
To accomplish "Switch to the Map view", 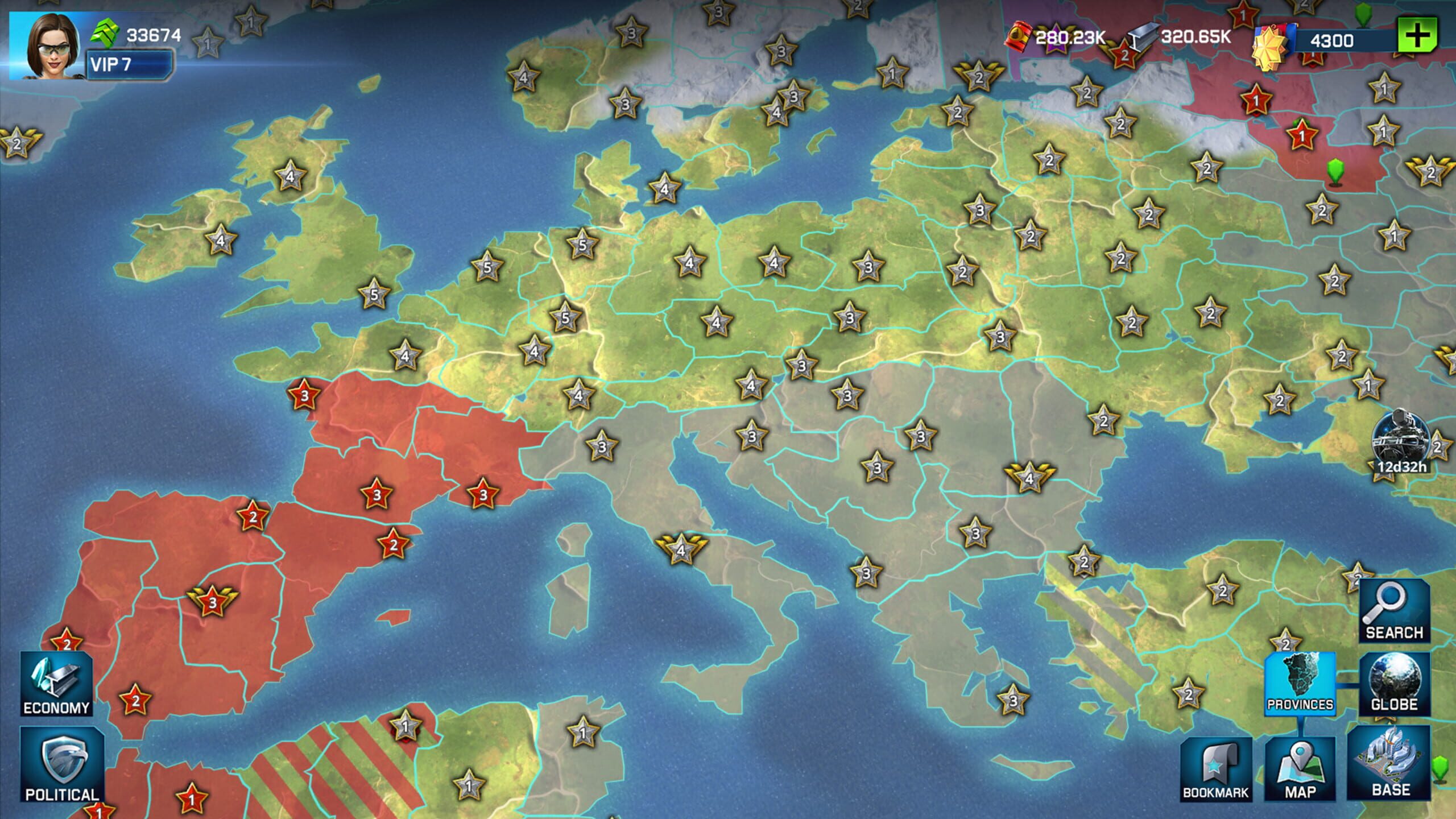I will [1300, 769].
